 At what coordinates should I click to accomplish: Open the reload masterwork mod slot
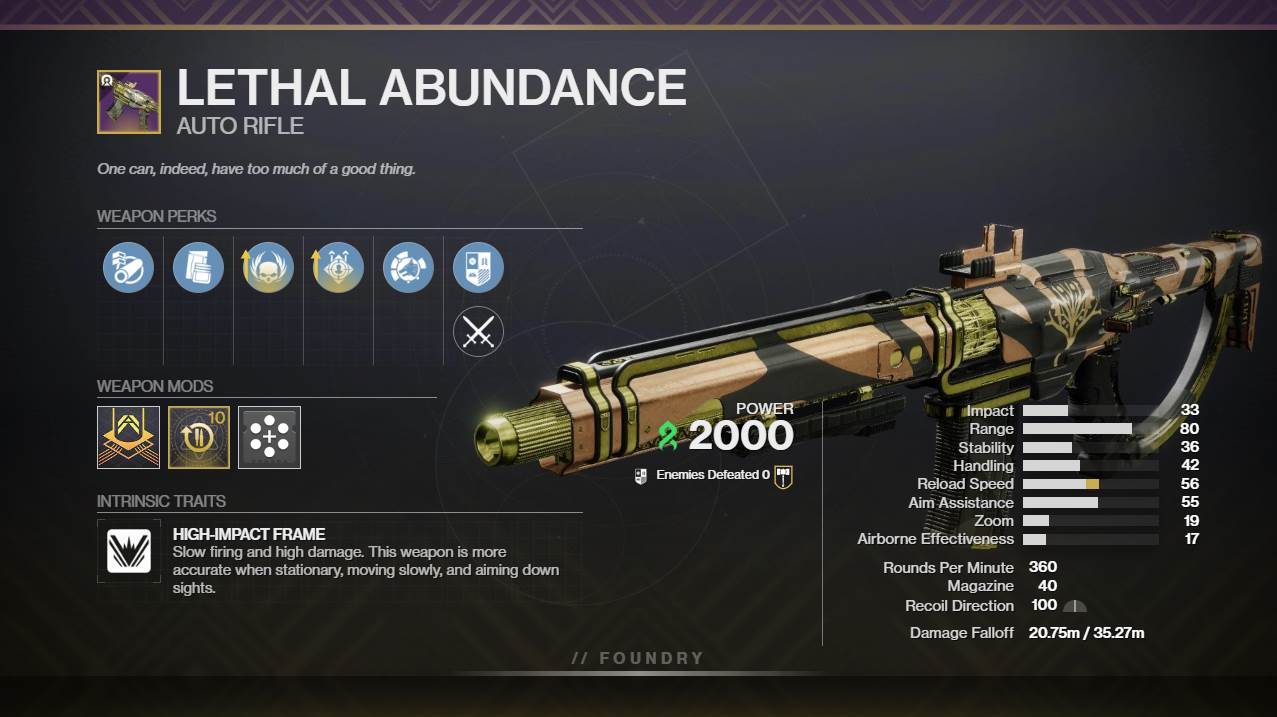pyautogui.click(x=199, y=437)
